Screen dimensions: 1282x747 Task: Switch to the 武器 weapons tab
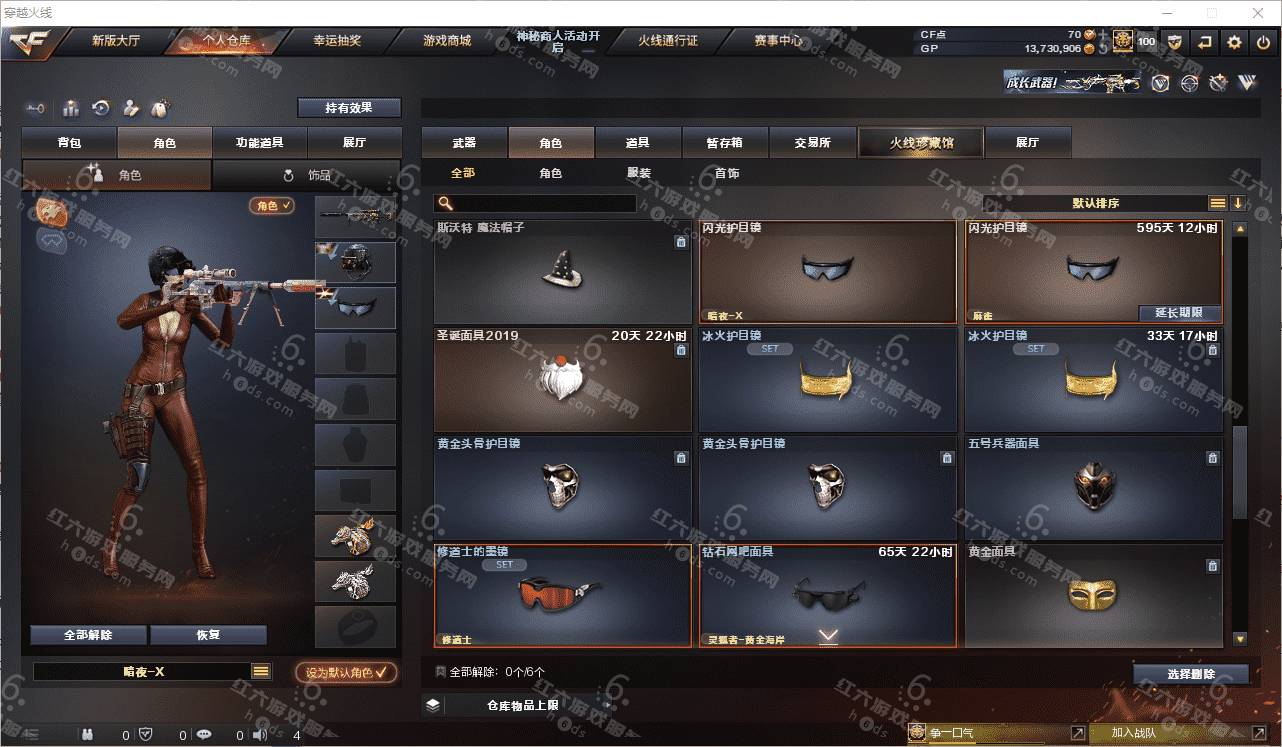pyautogui.click(x=464, y=143)
